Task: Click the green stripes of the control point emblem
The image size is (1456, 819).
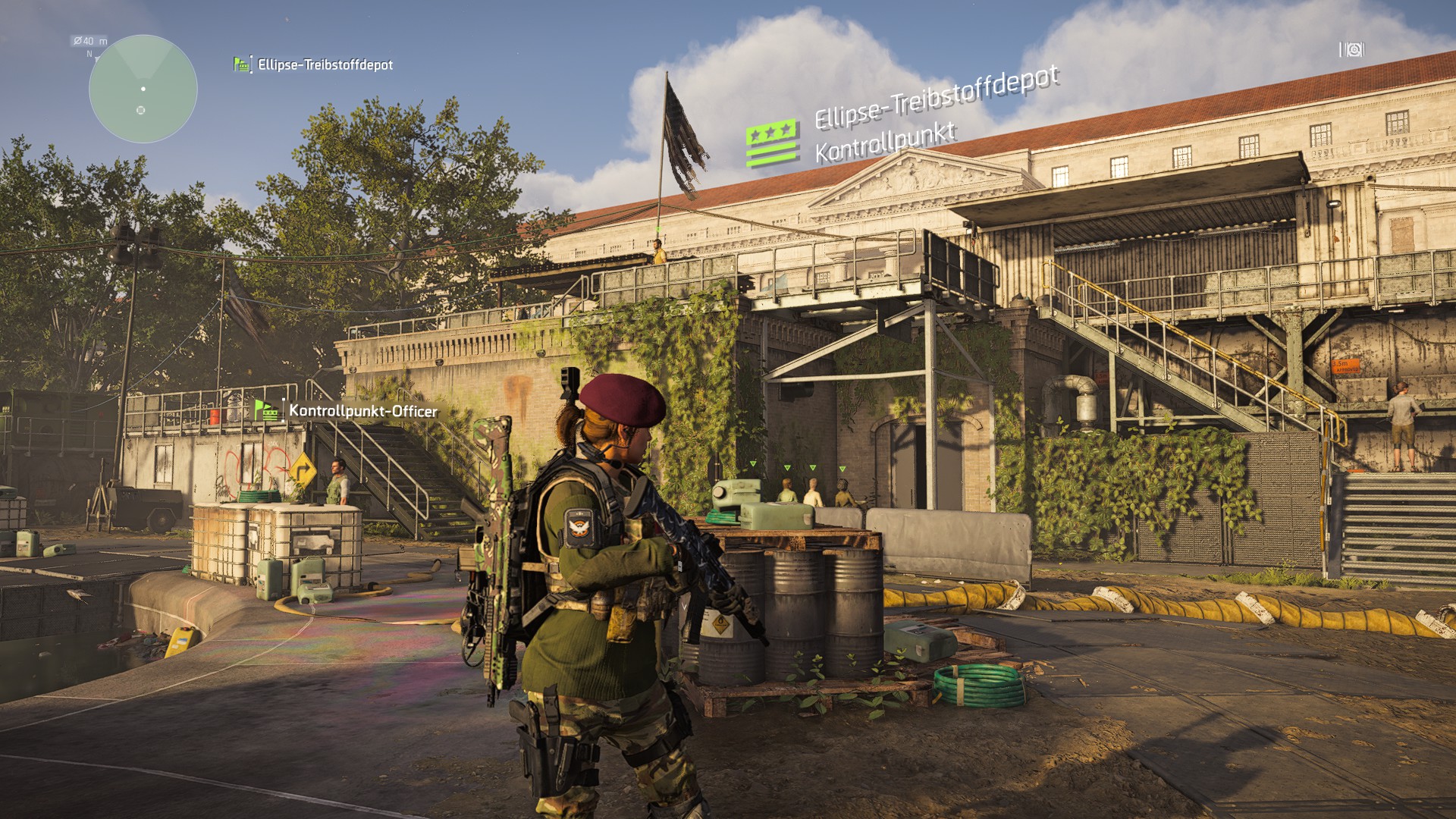Action: point(770,153)
